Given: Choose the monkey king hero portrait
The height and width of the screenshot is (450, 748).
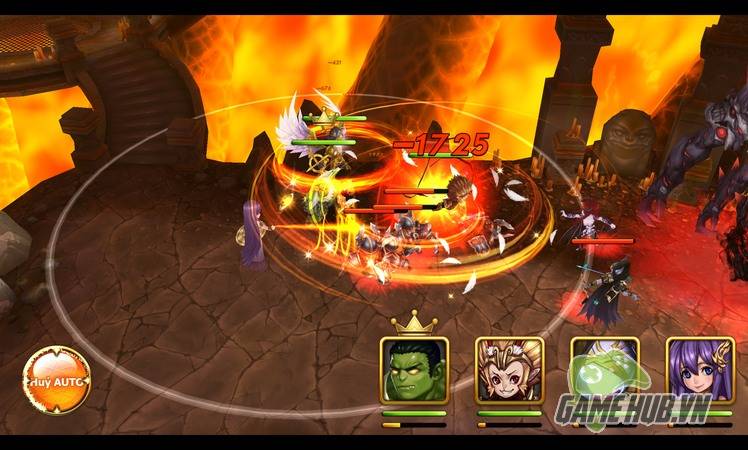Looking at the screenshot, I should pos(509,370).
